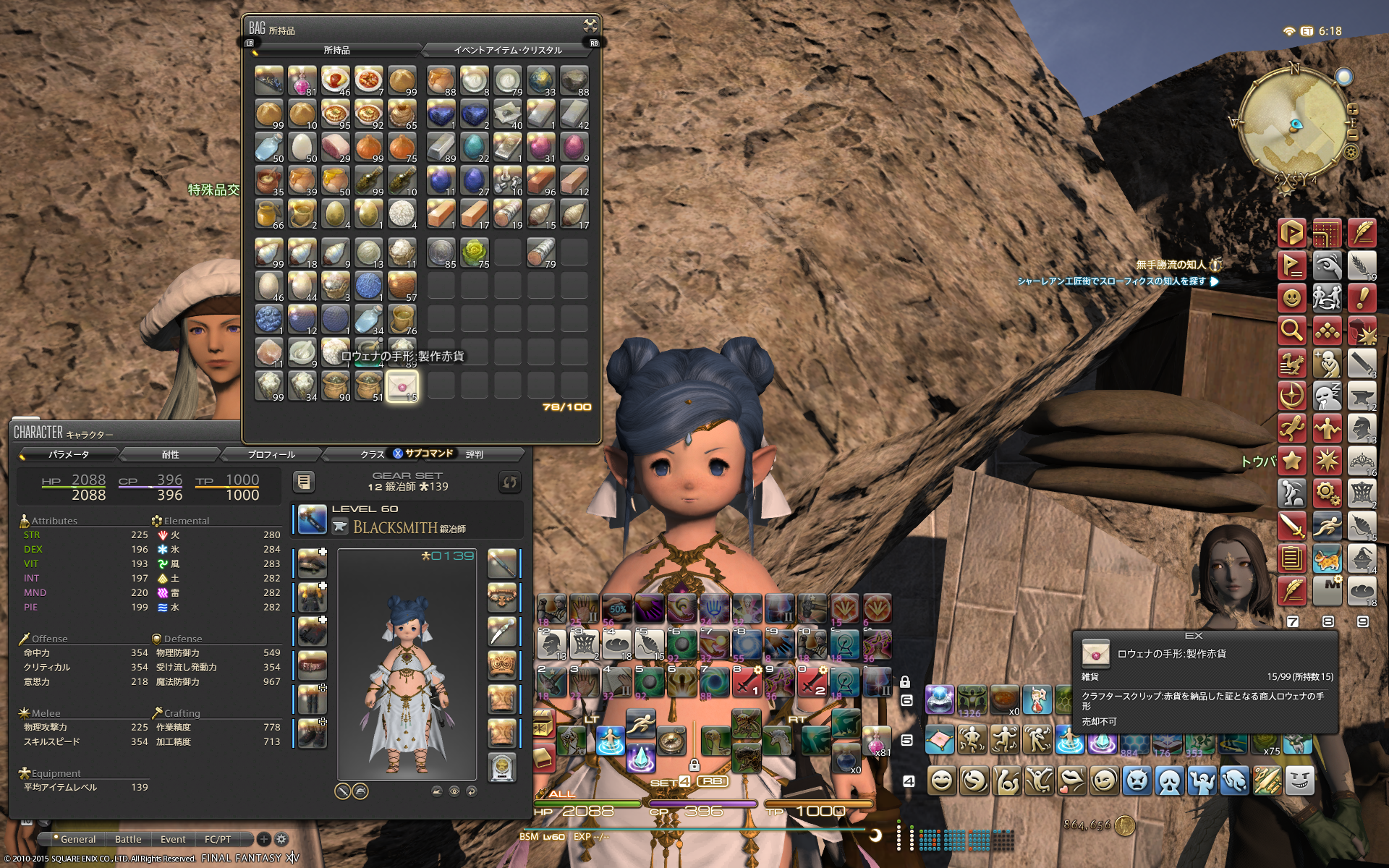Select the ロウェナの手形 token slot
Screen dimensions: 1389x868
[x=402, y=386]
